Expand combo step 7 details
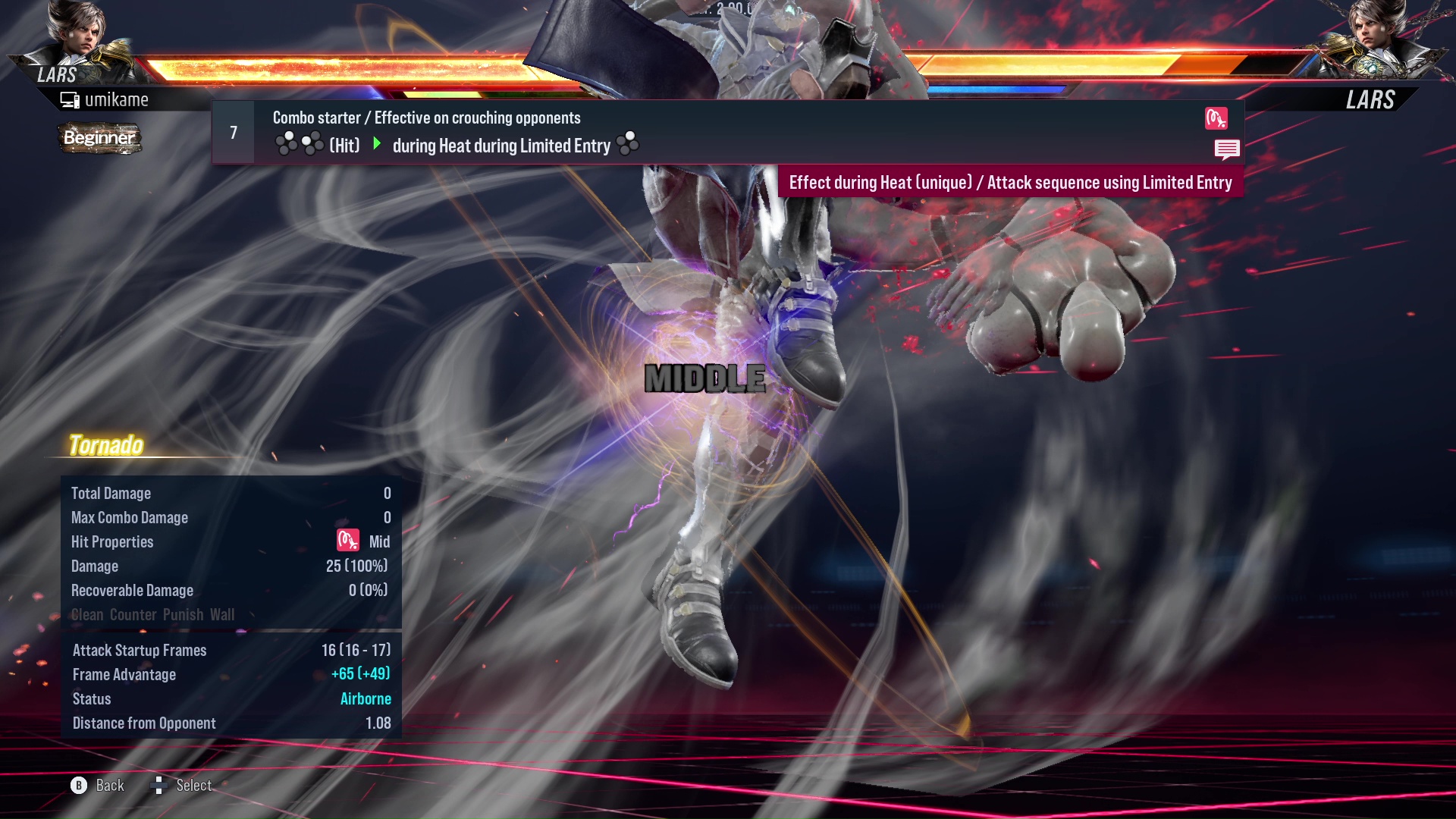The height and width of the screenshot is (819, 1456). [233, 132]
